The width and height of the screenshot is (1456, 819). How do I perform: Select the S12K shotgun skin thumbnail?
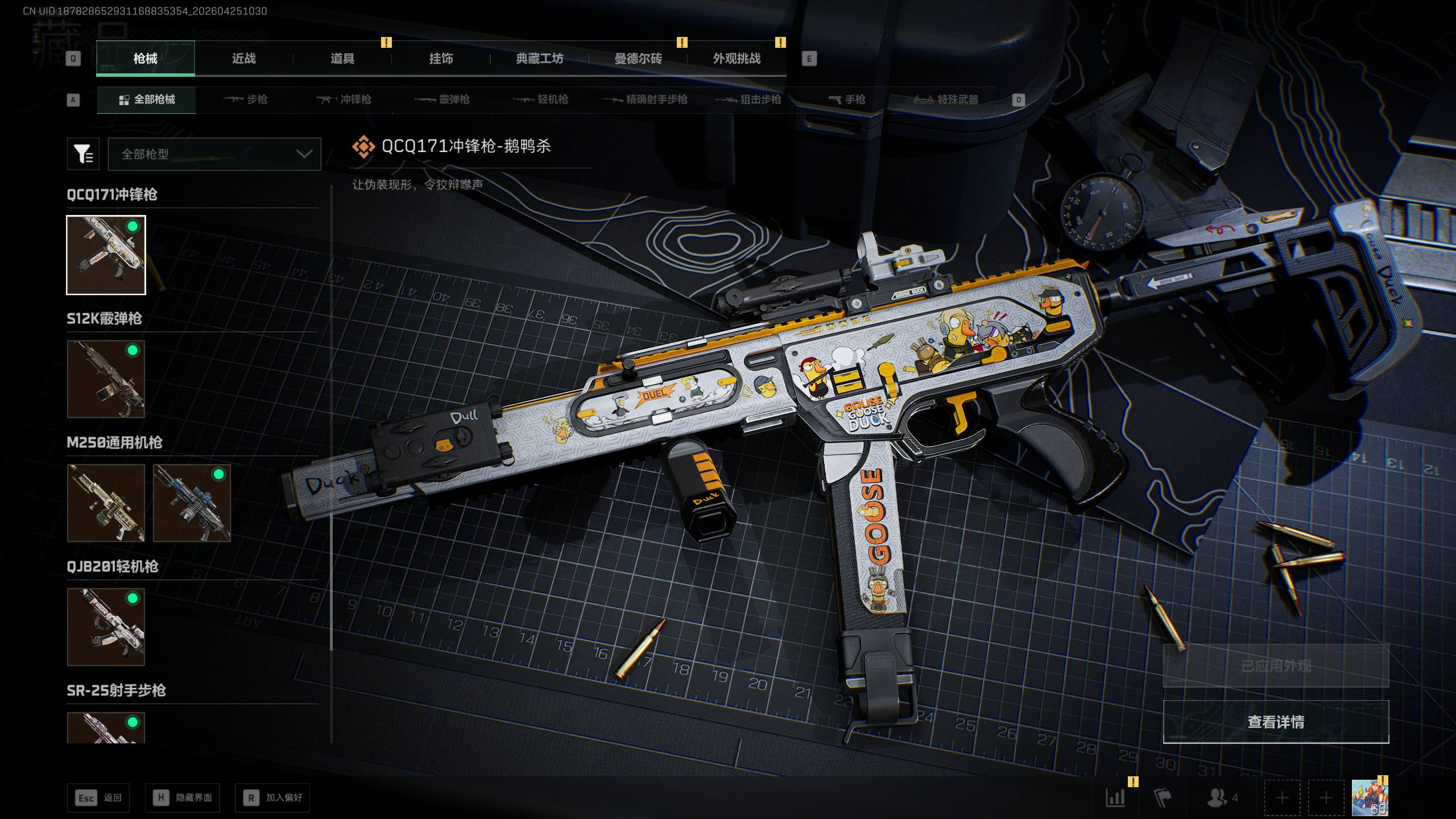[106, 379]
